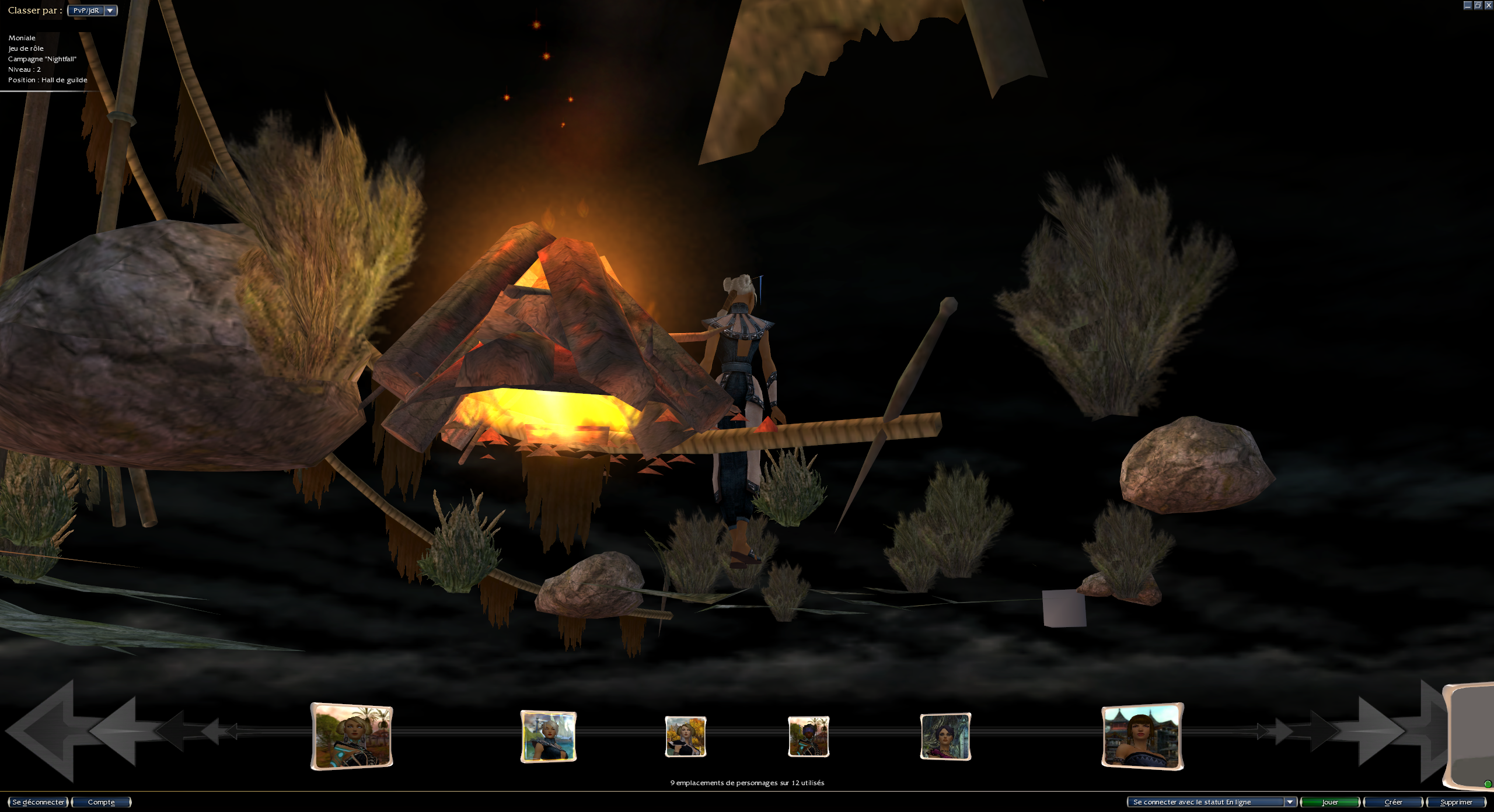The image size is (1494, 812).
Task: Create a new character with 'Créer'
Action: [x=1393, y=802]
